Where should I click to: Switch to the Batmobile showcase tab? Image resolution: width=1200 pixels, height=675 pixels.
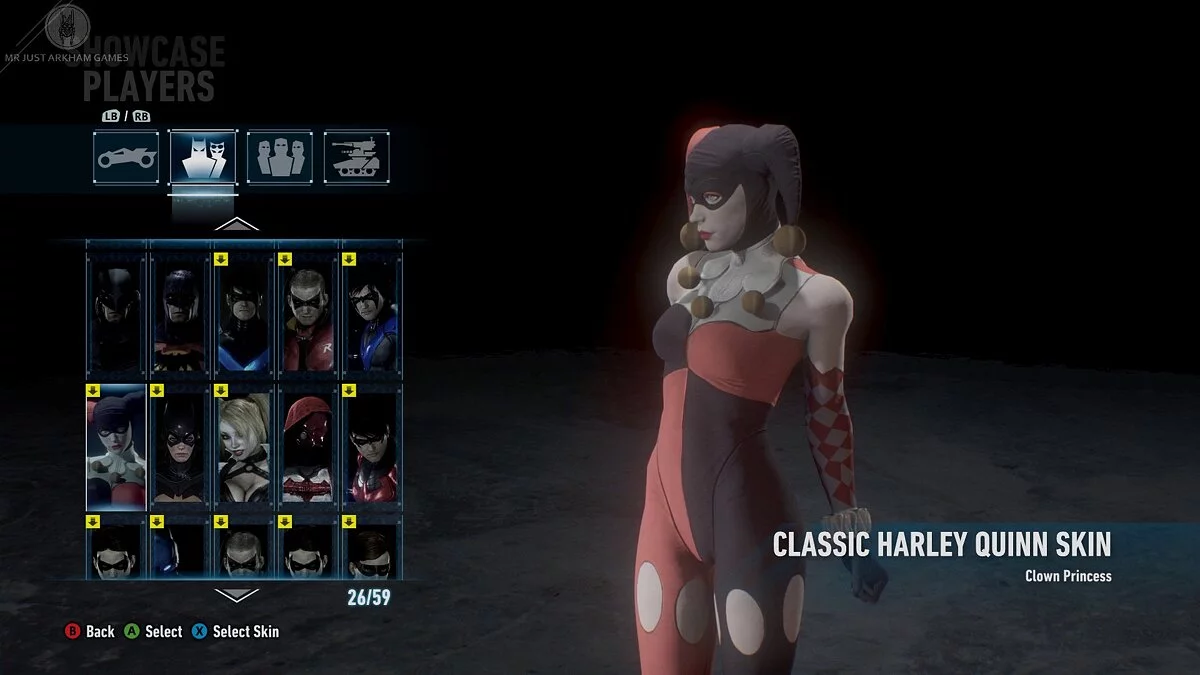coord(127,157)
